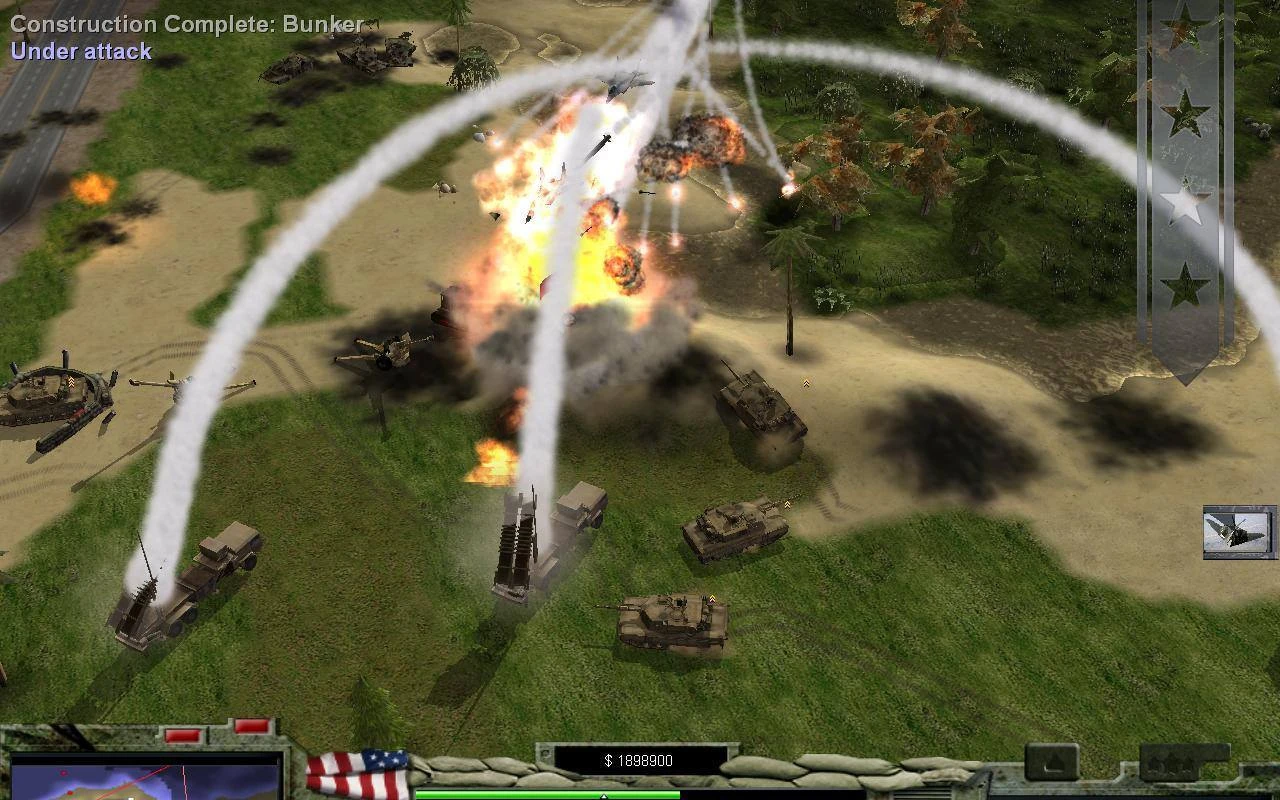Activate the stealth fighter strike shortcut icon
The width and height of the screenshot is (1280, 800).
1240,532
